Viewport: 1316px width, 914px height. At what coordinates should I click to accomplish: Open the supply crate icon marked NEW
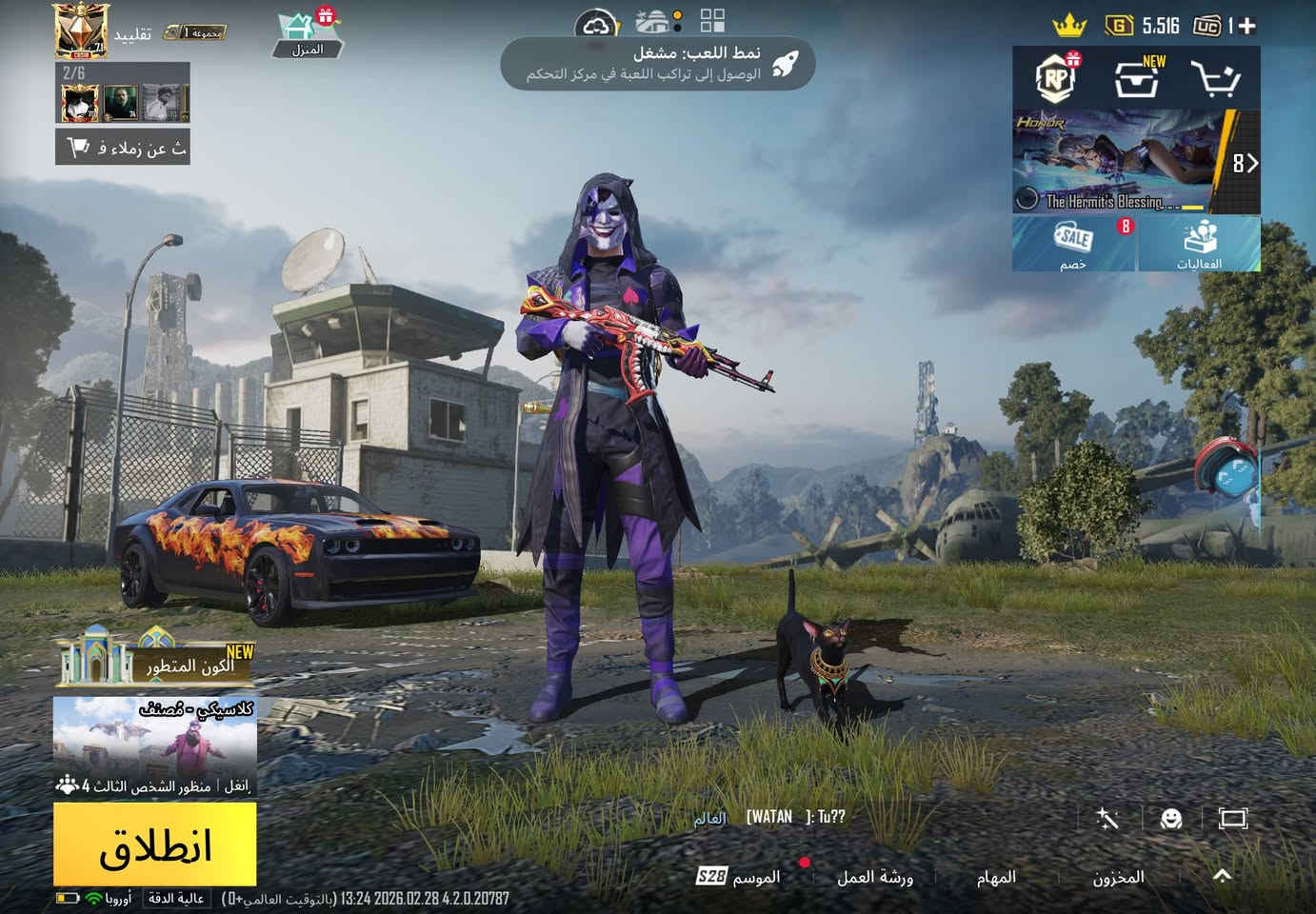[x=1138, y=79]
